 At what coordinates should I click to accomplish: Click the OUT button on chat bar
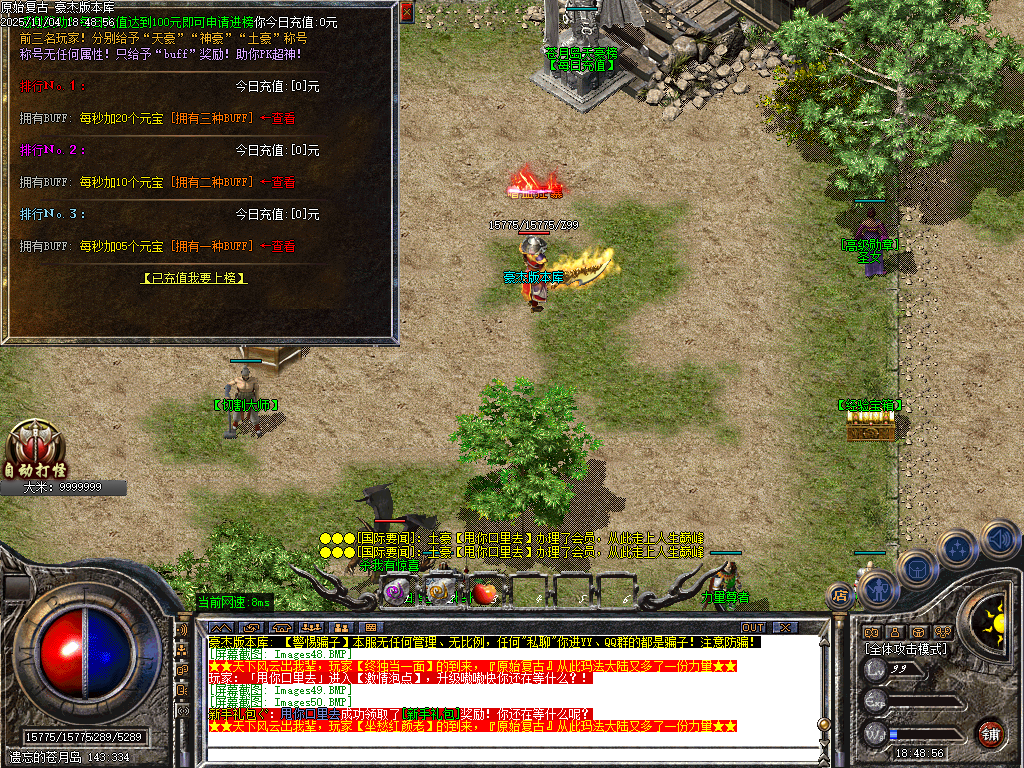pyautogui.click(x=752, y=627)
